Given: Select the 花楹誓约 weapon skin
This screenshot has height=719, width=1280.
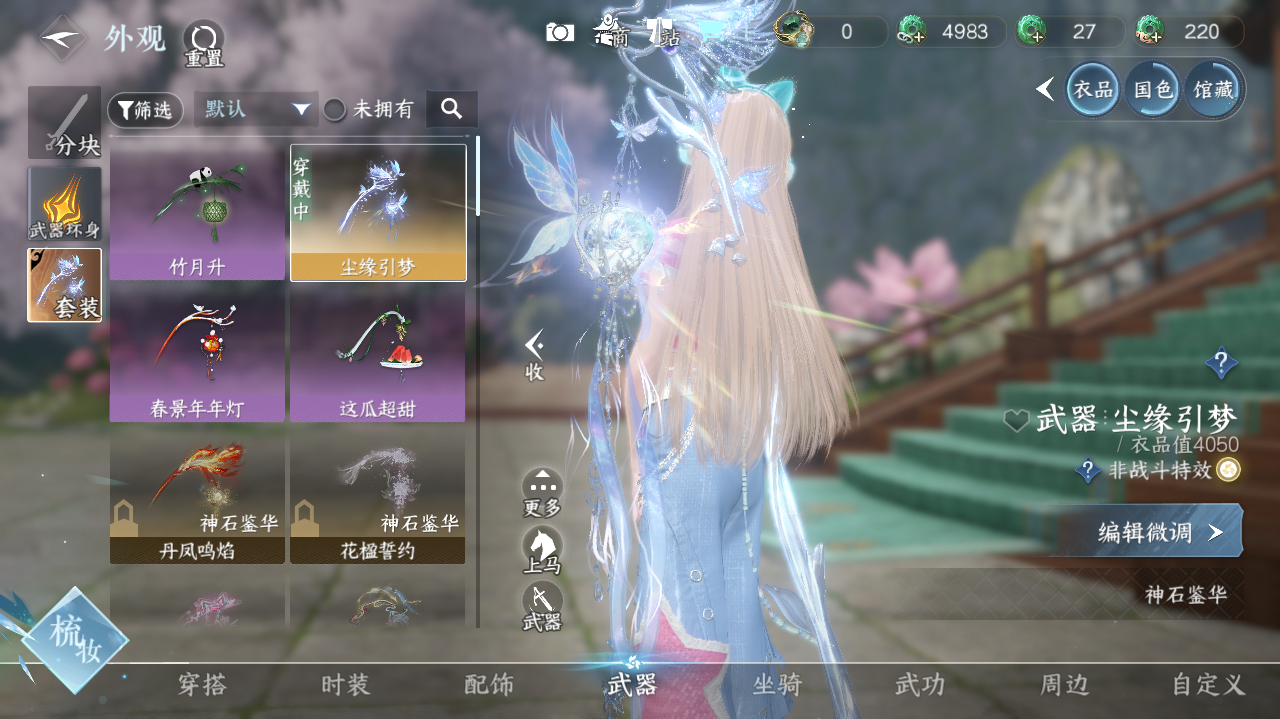Looking at the screenshot, I should (x=377, y=496).
